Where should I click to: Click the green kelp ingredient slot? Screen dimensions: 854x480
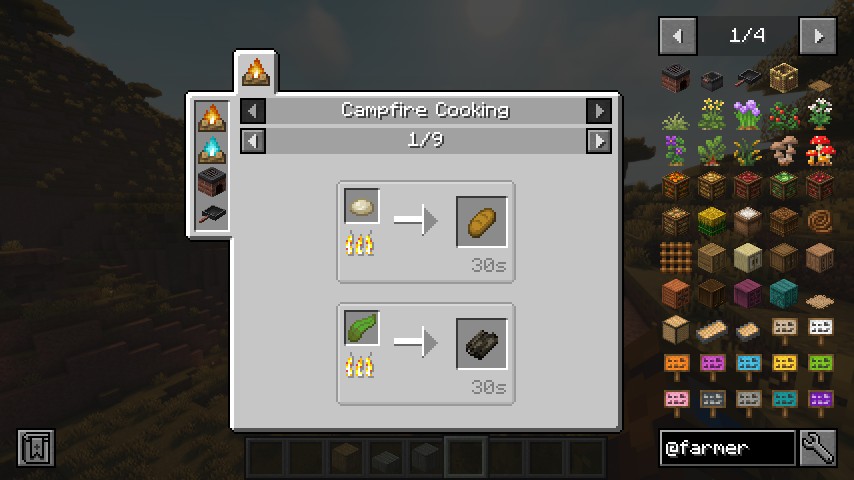(x=362, y=328)
